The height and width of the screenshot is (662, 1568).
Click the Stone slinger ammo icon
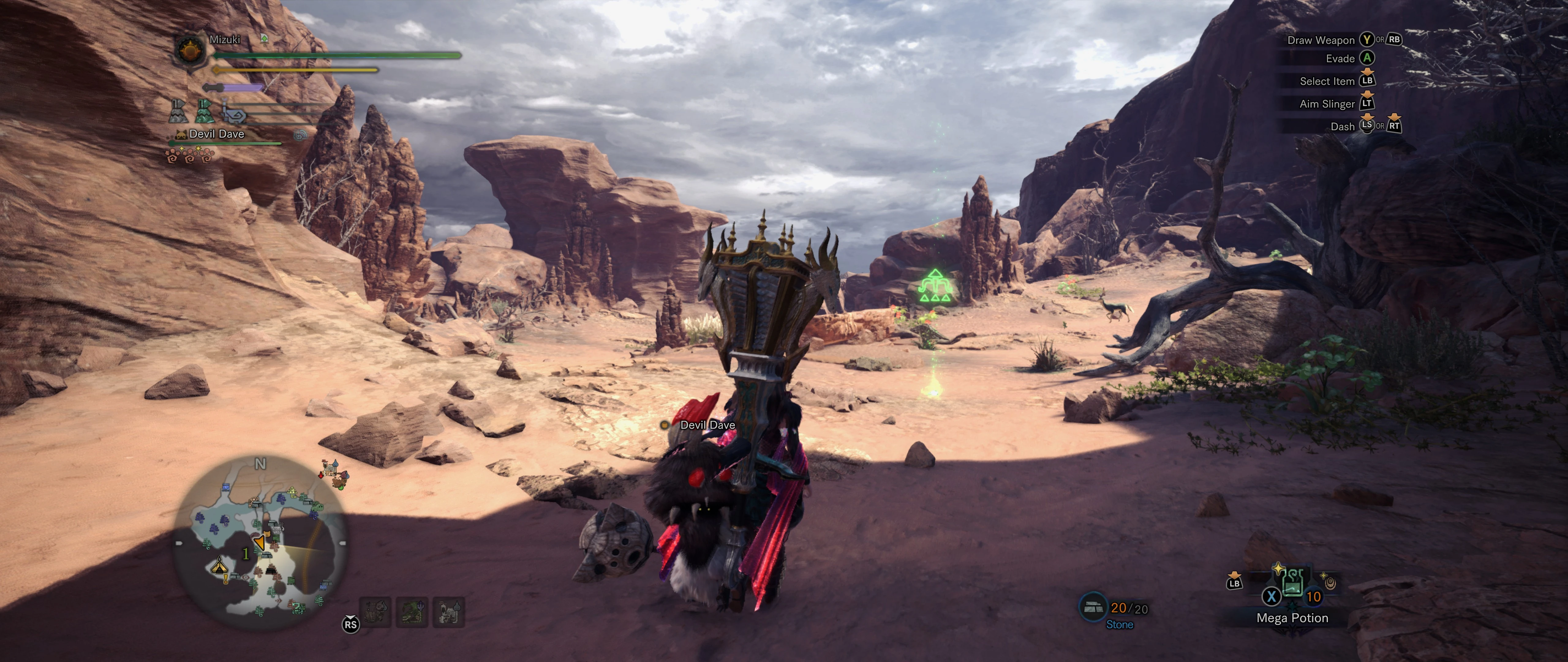tap(1094, 607)
